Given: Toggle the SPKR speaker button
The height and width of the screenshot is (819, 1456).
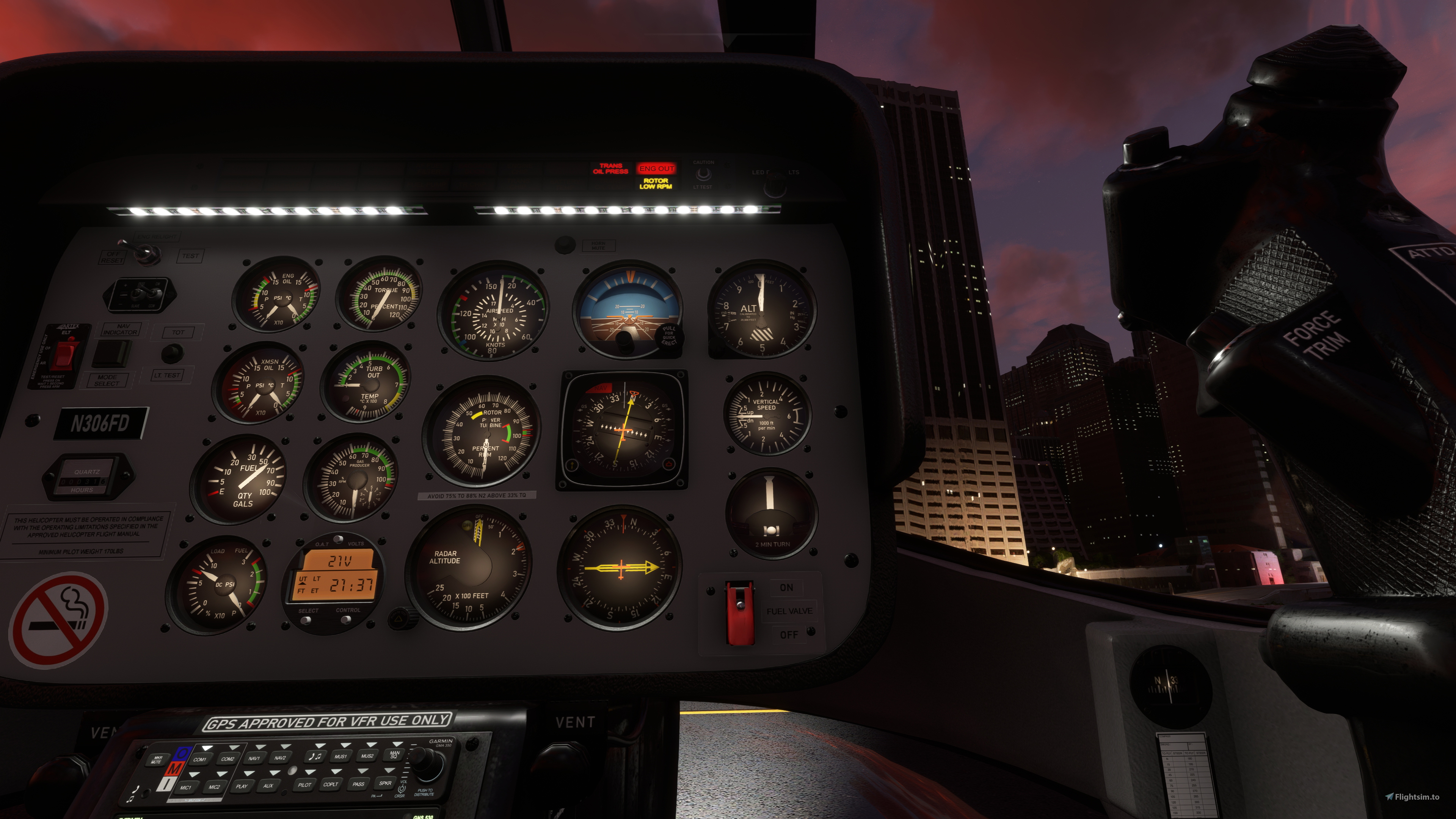Looking at the screenshot, I should pos(386,783).
